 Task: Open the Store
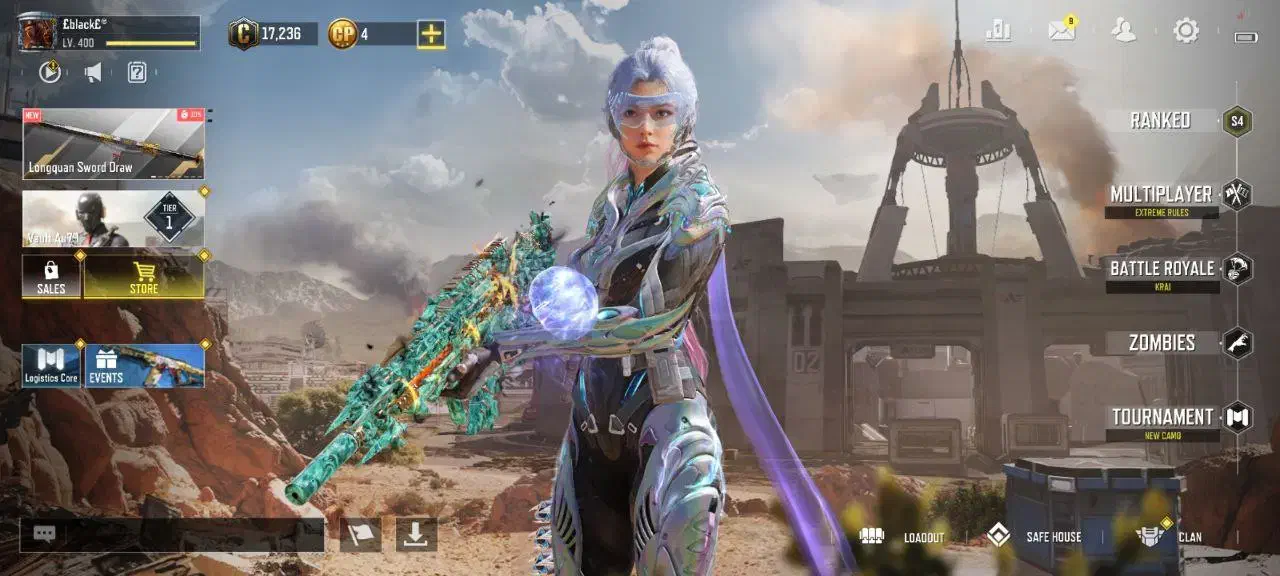tap(144, 276)
